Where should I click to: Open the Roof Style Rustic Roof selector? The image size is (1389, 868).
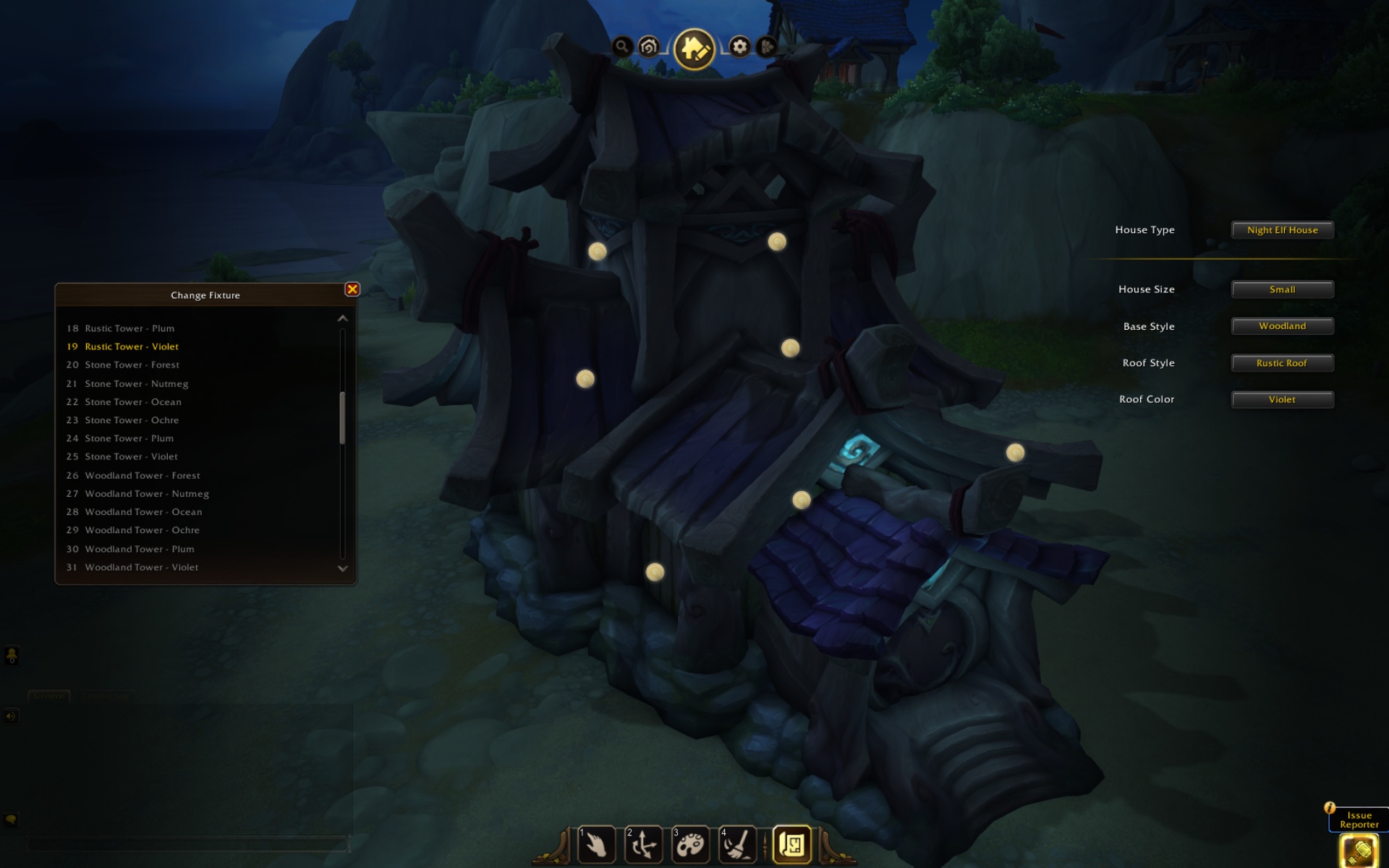[x=1282, y=363]
